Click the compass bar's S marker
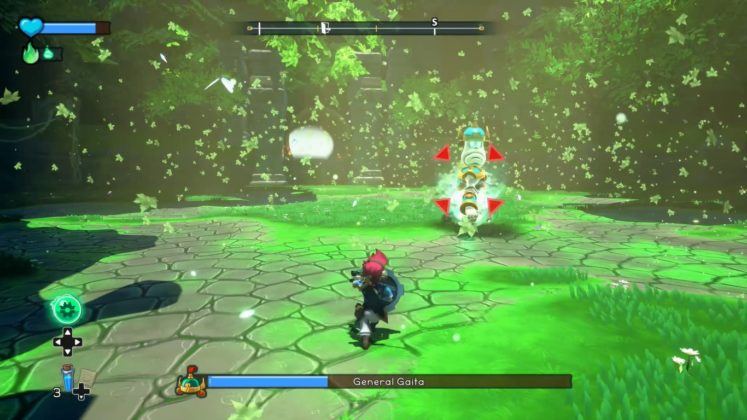The height and width of the screenshot is (420, 747). 435,21
